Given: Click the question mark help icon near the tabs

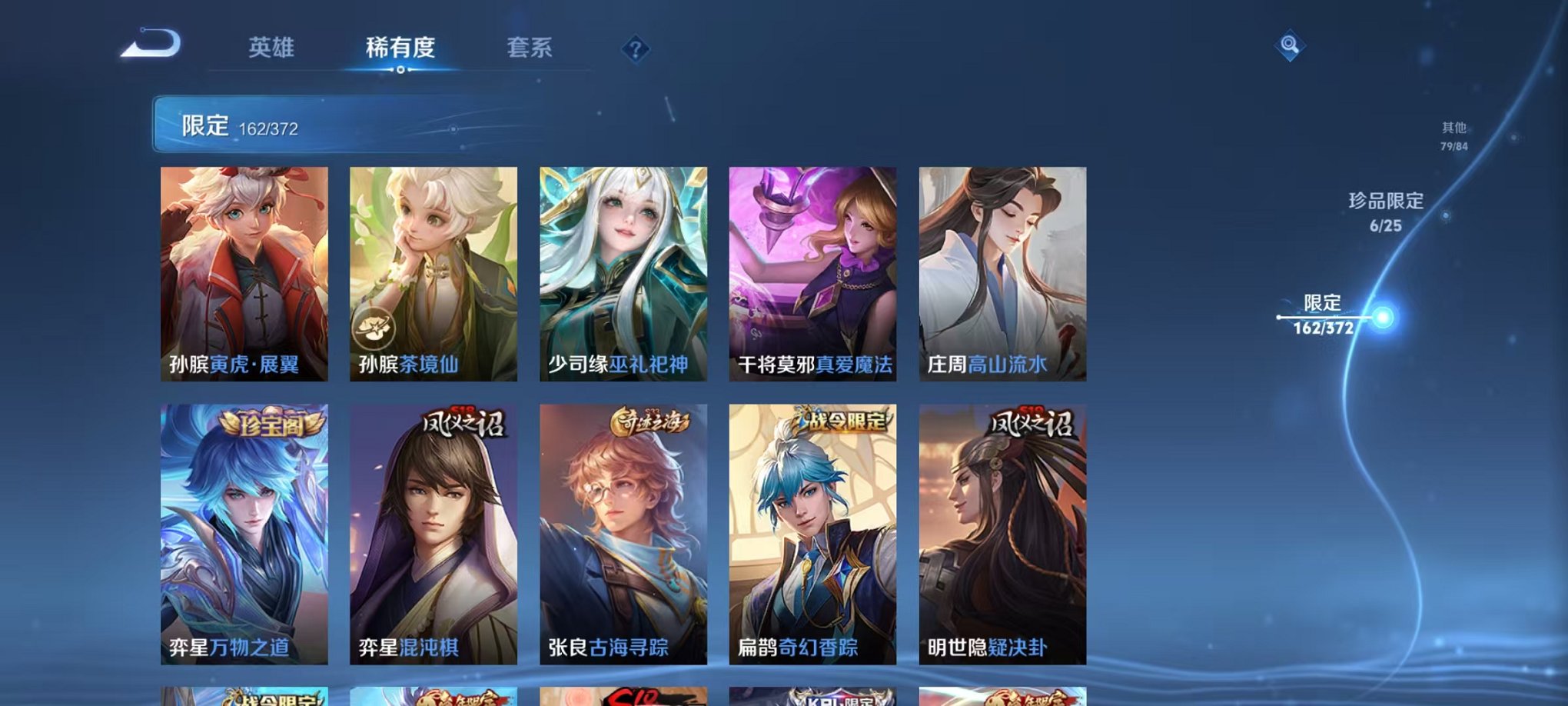Looking at the screenshot, I should [634, 51].
